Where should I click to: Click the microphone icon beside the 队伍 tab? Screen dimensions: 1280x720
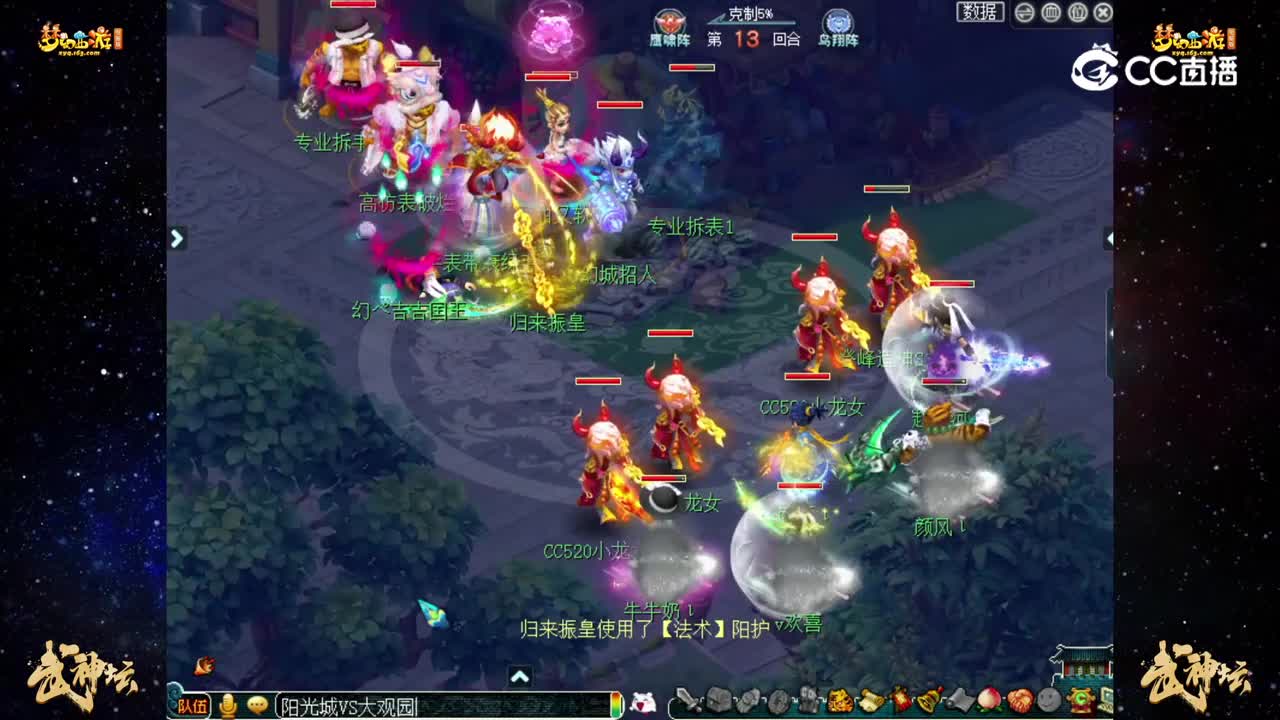click(x=227, y=703)
